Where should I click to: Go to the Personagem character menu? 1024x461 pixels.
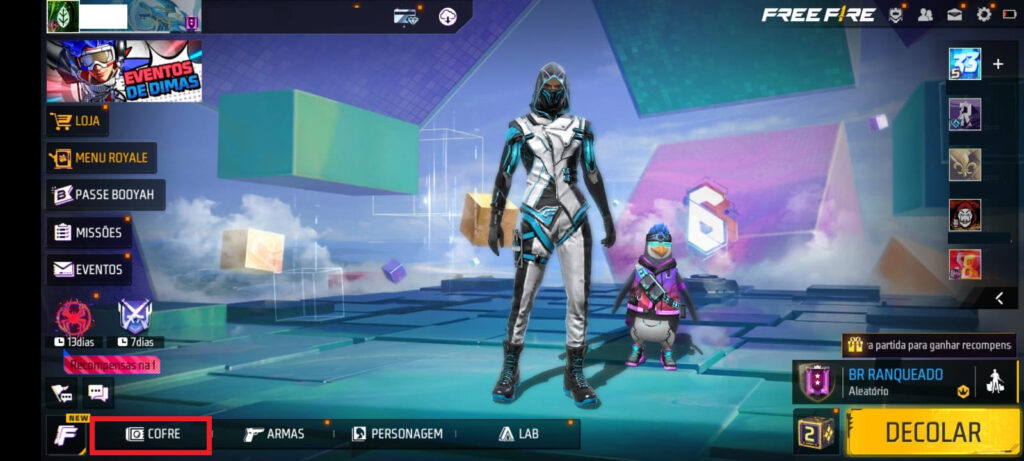397,434
